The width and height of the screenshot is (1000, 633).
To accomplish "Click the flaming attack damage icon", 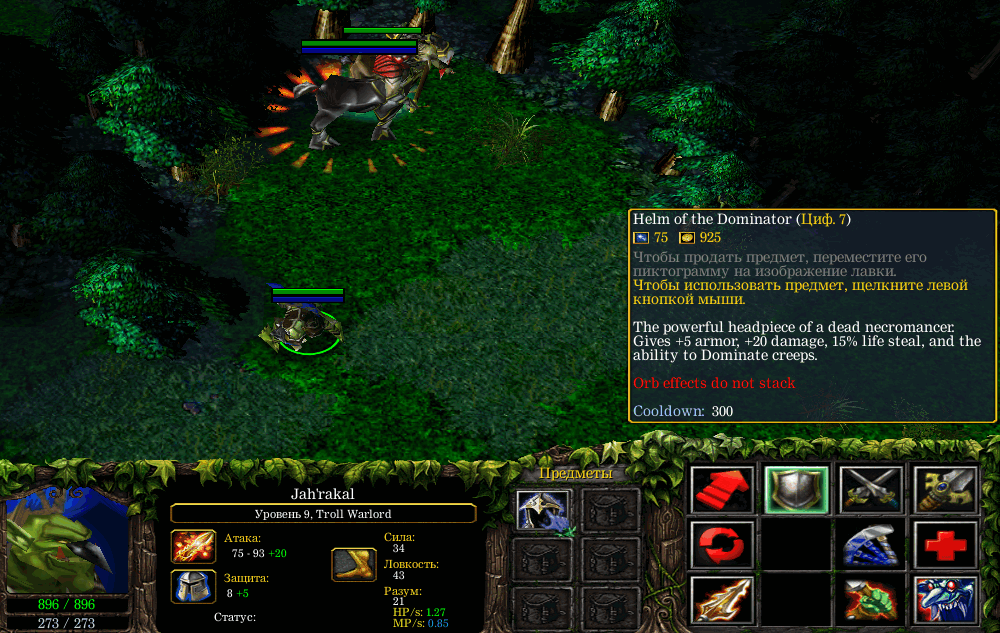I will [x=193, y=548].
